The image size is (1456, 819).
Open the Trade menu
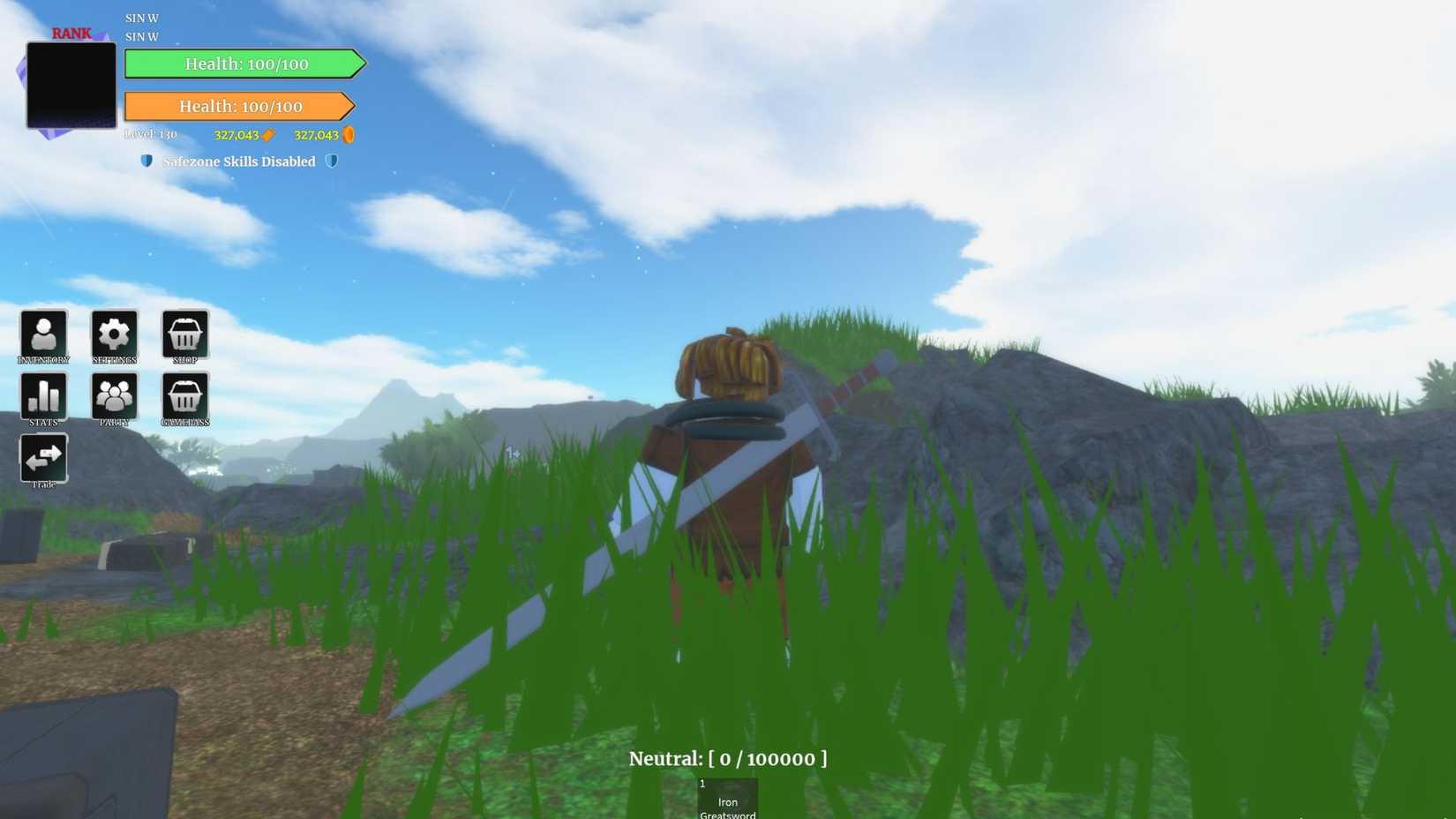(x=43, y=458)
